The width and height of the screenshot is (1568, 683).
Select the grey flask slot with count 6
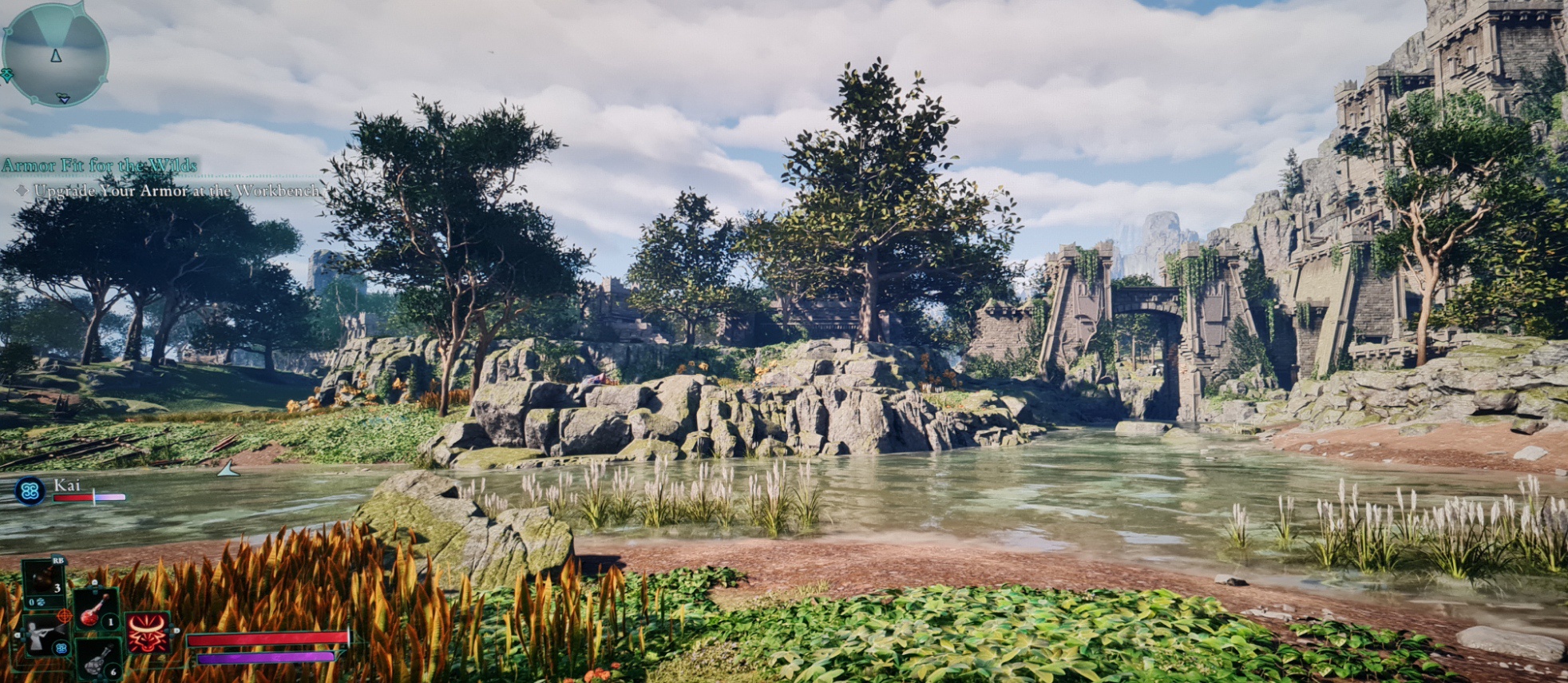pos(99,661)
